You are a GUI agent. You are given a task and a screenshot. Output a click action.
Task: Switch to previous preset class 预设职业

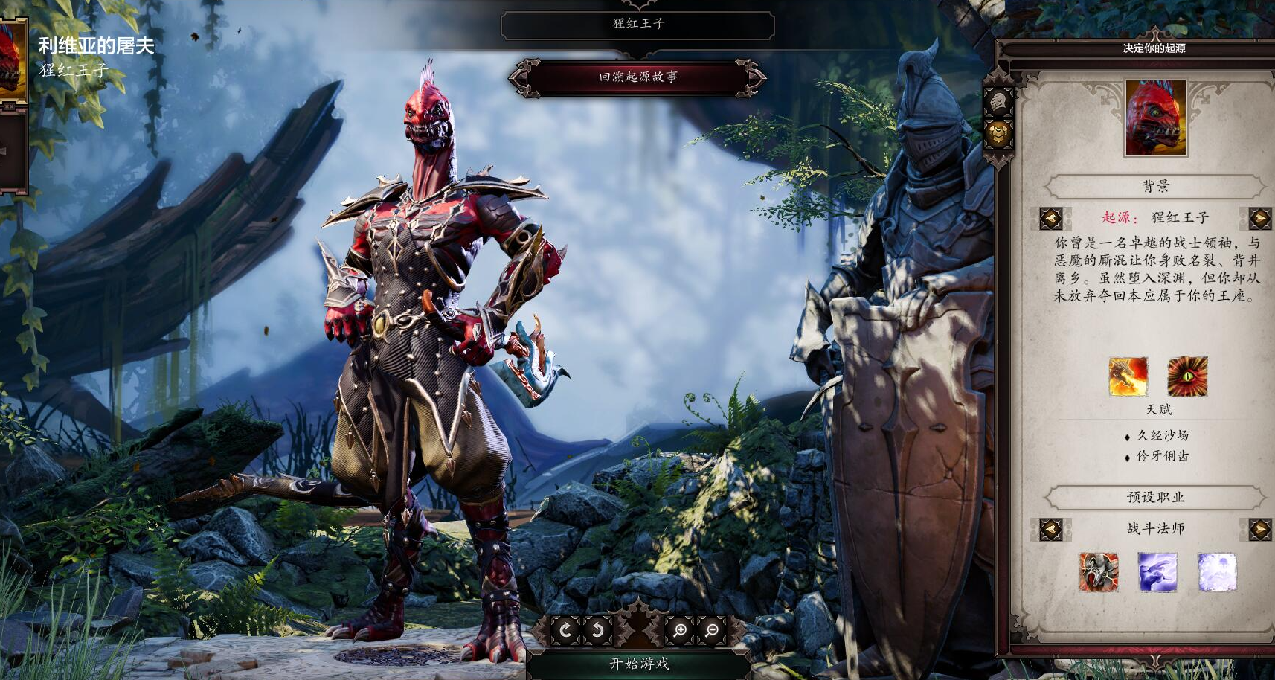(x=1050, y=529)
